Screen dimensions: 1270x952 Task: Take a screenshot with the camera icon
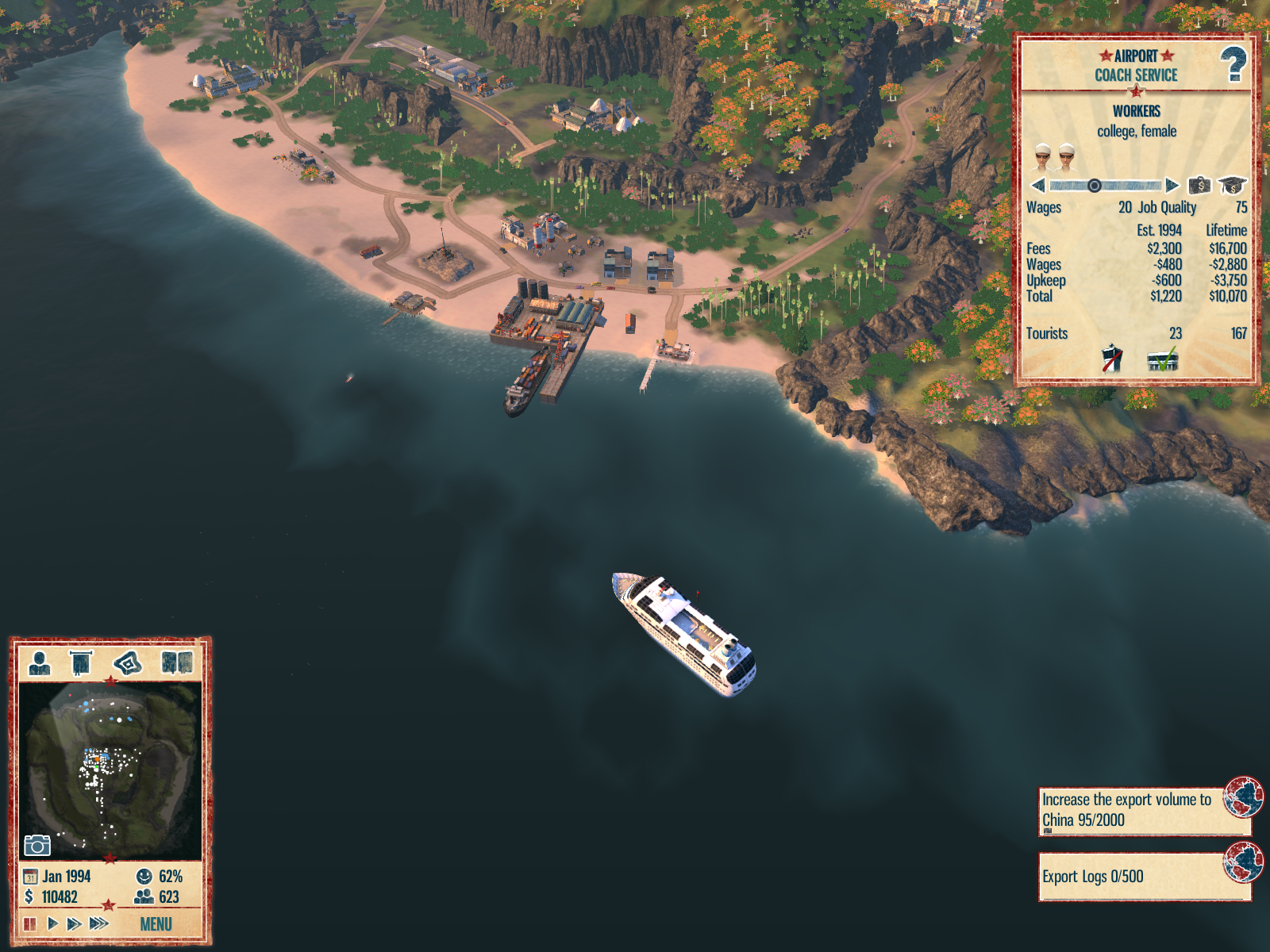pos(37,846)
